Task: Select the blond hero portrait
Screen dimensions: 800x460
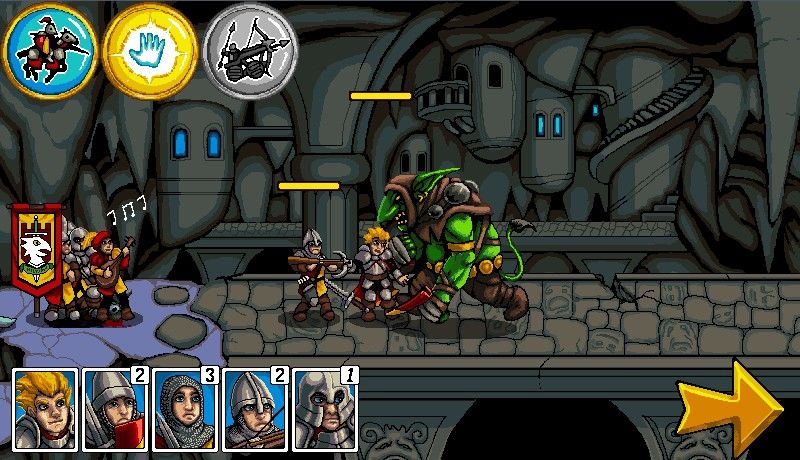Action: [x=45, y=408]
